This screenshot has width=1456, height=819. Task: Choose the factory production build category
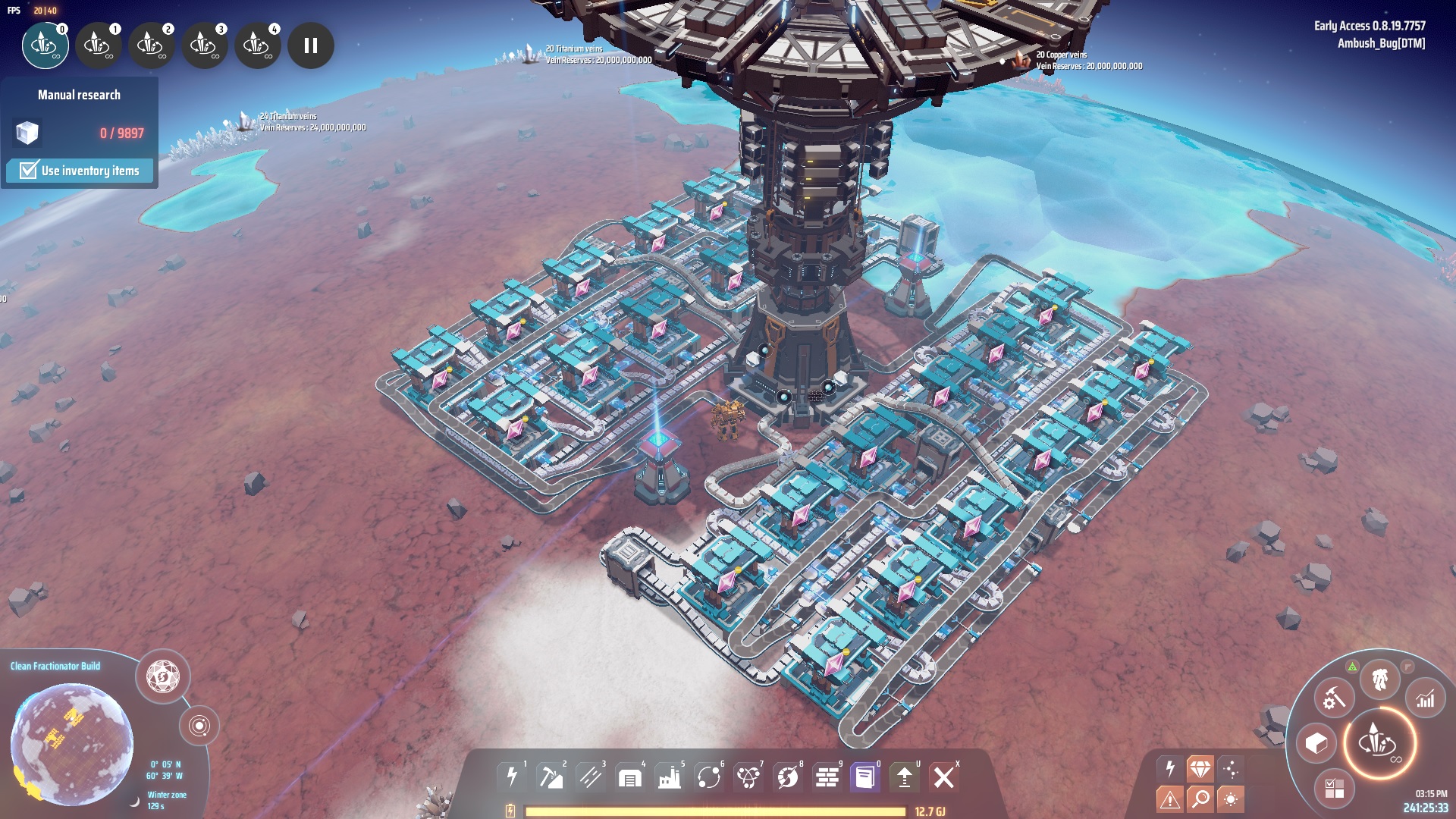[670, 777]
